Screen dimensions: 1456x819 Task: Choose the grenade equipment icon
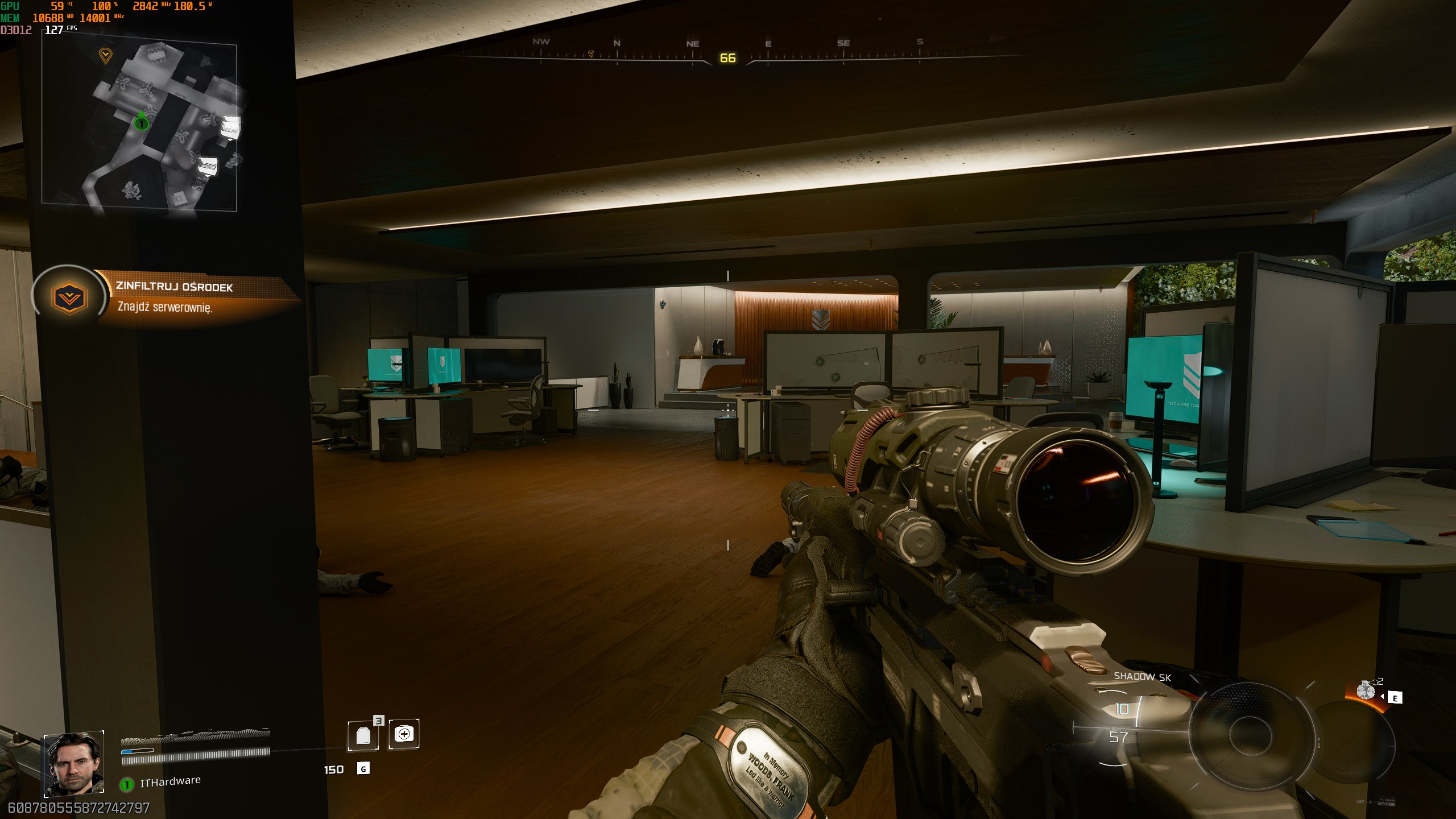point(1366,690)
